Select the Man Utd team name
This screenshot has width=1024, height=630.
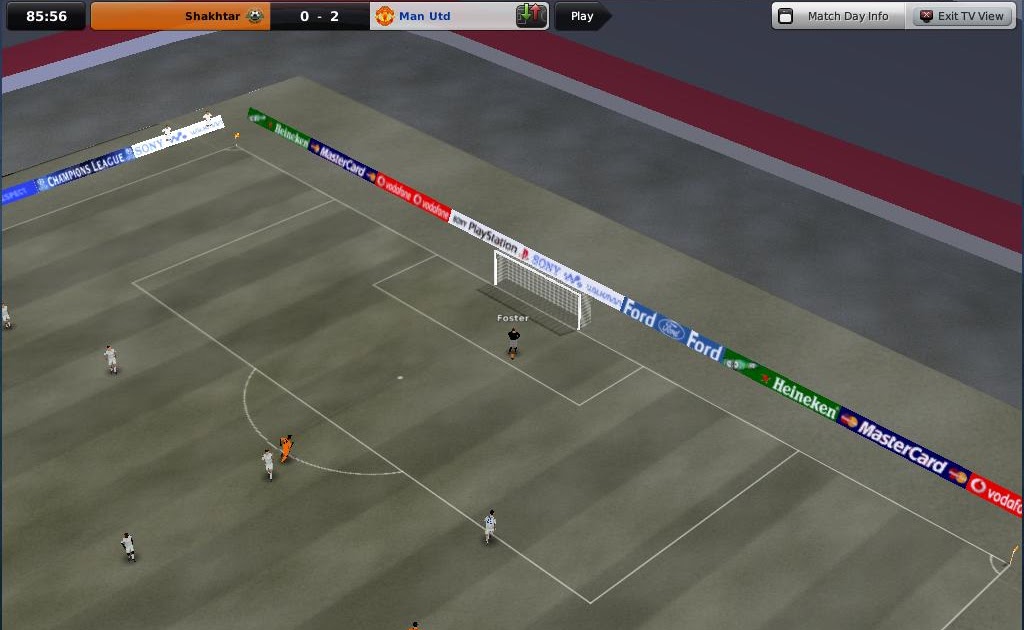[425, 16]
